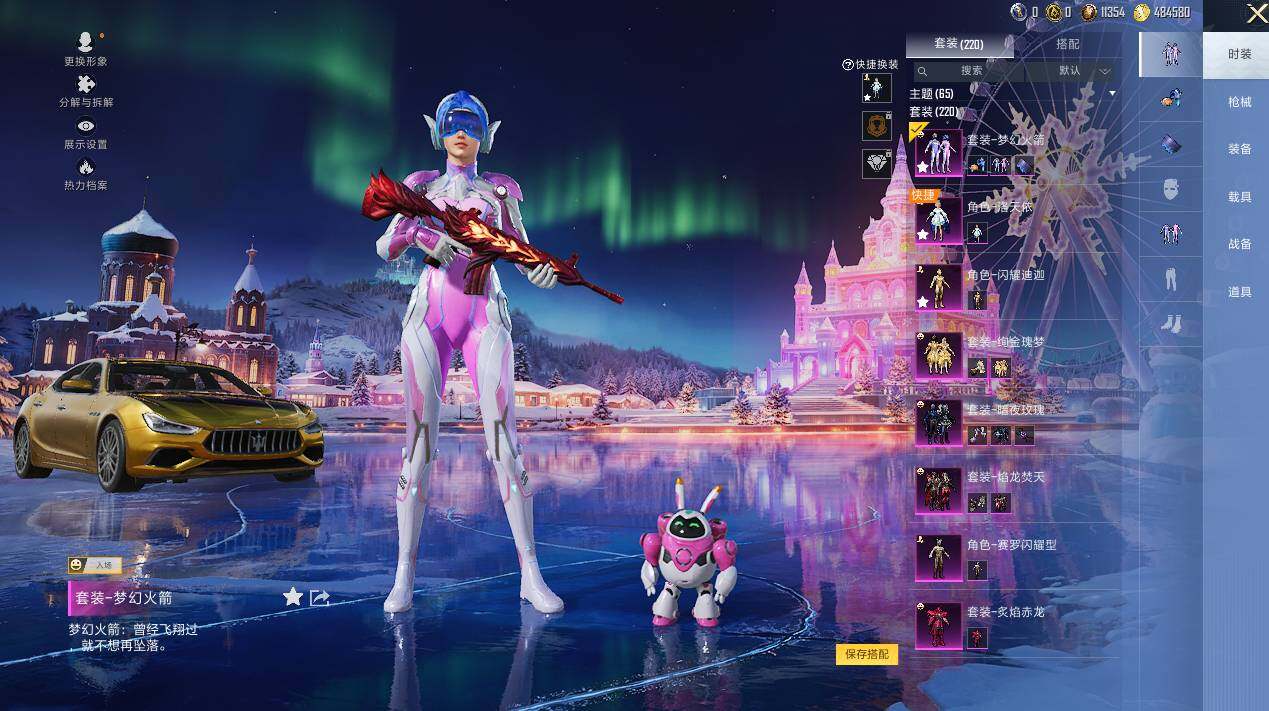Select the 枪械 firearms category
The height and width of the screenshot is (711, 1269).
1239,102
